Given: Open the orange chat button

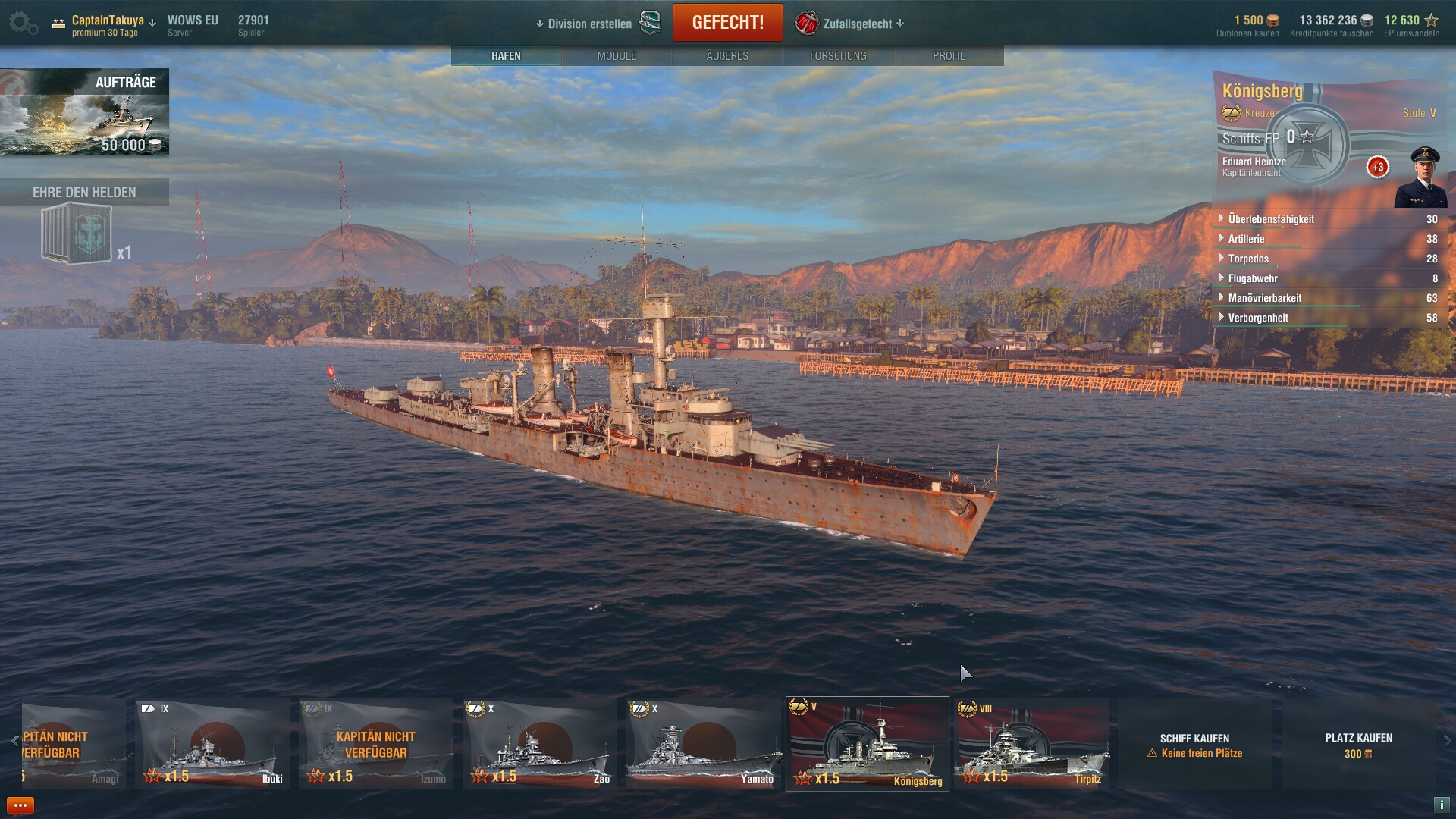Looking at the screenshot, I should (20, 805).
